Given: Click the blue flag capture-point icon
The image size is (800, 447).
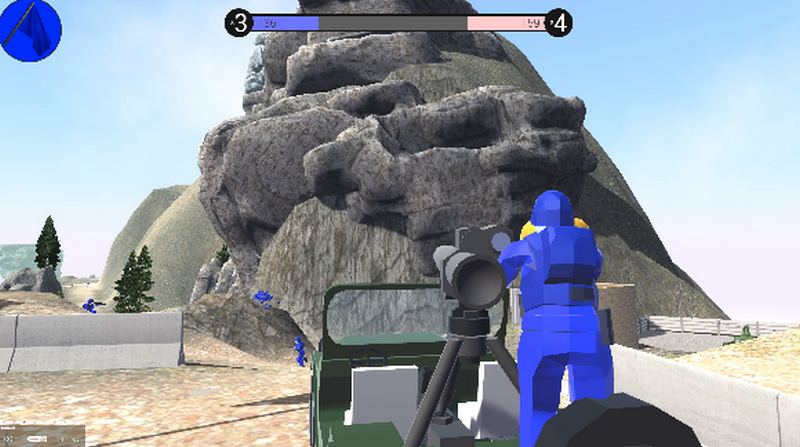Looking at the screenshot, I should 31,30.
